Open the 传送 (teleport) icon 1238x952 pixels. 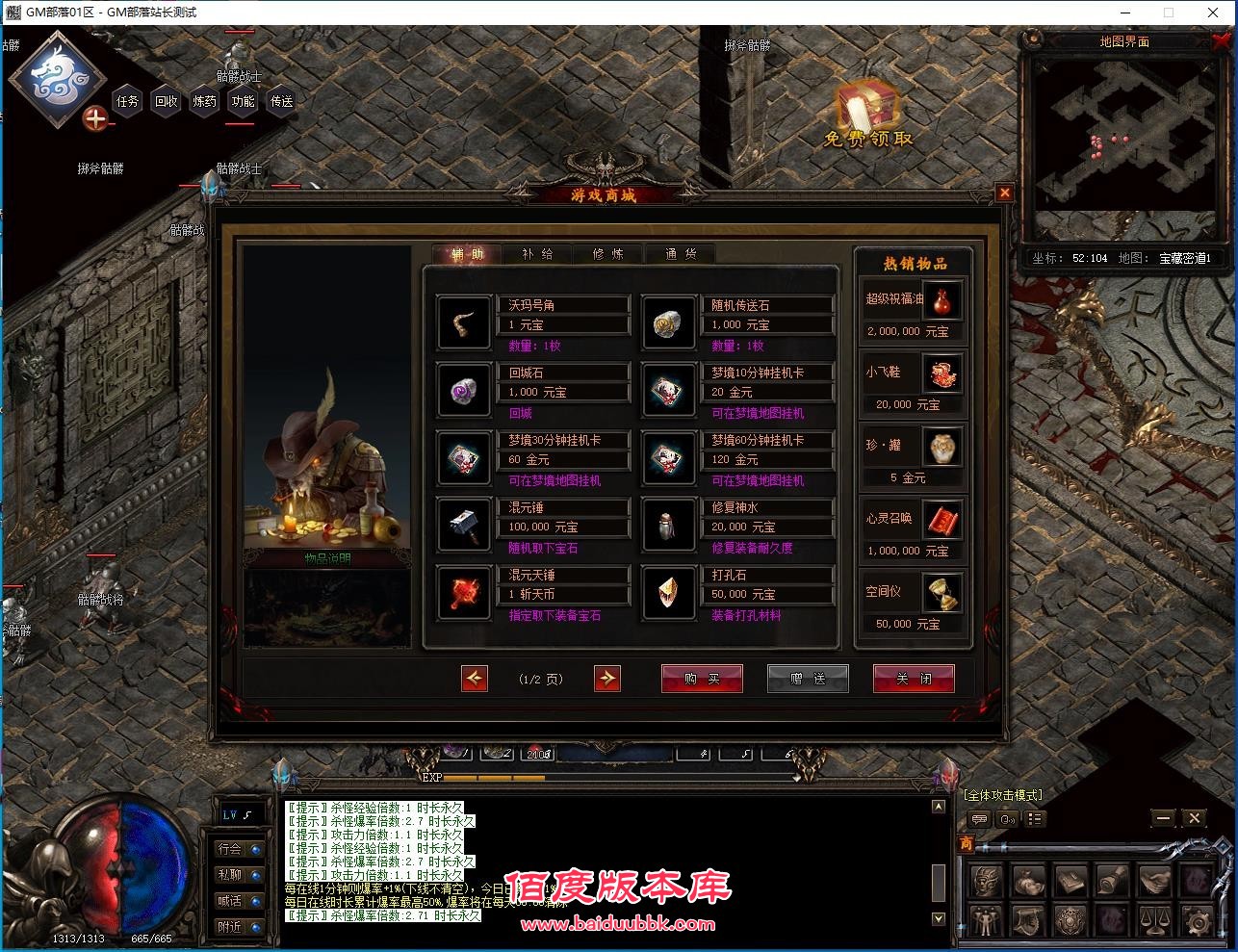coord(280,103)
